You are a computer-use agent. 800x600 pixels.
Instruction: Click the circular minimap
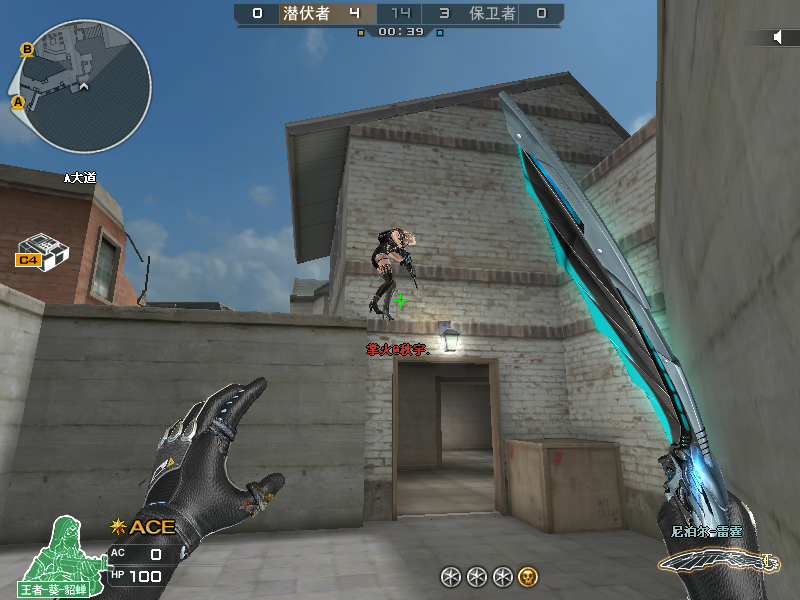pyautogui.click(x=84, y=87)
